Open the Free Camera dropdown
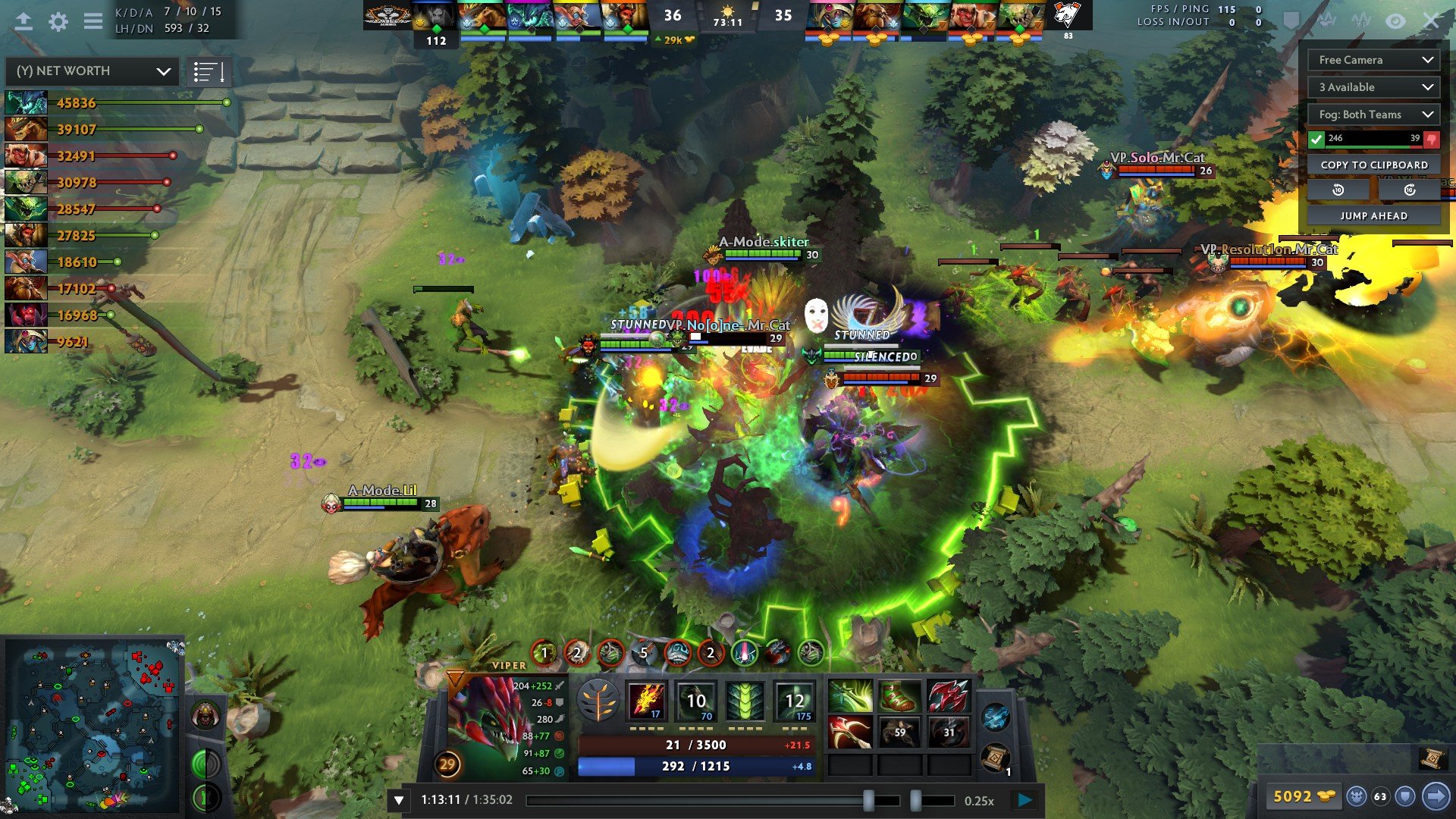 click(x=1373, y=60)
